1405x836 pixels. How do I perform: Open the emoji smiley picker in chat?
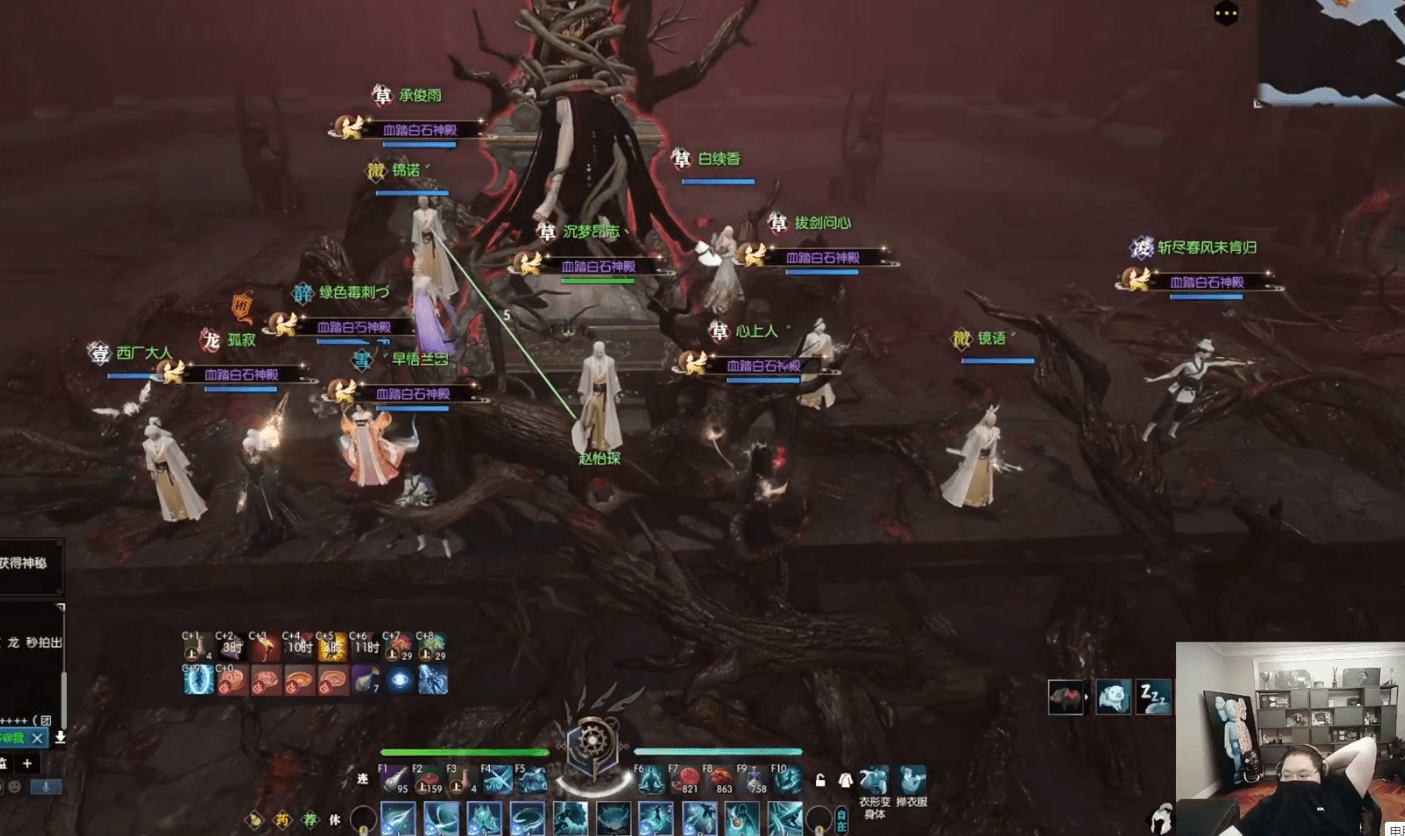click(14, 787)
